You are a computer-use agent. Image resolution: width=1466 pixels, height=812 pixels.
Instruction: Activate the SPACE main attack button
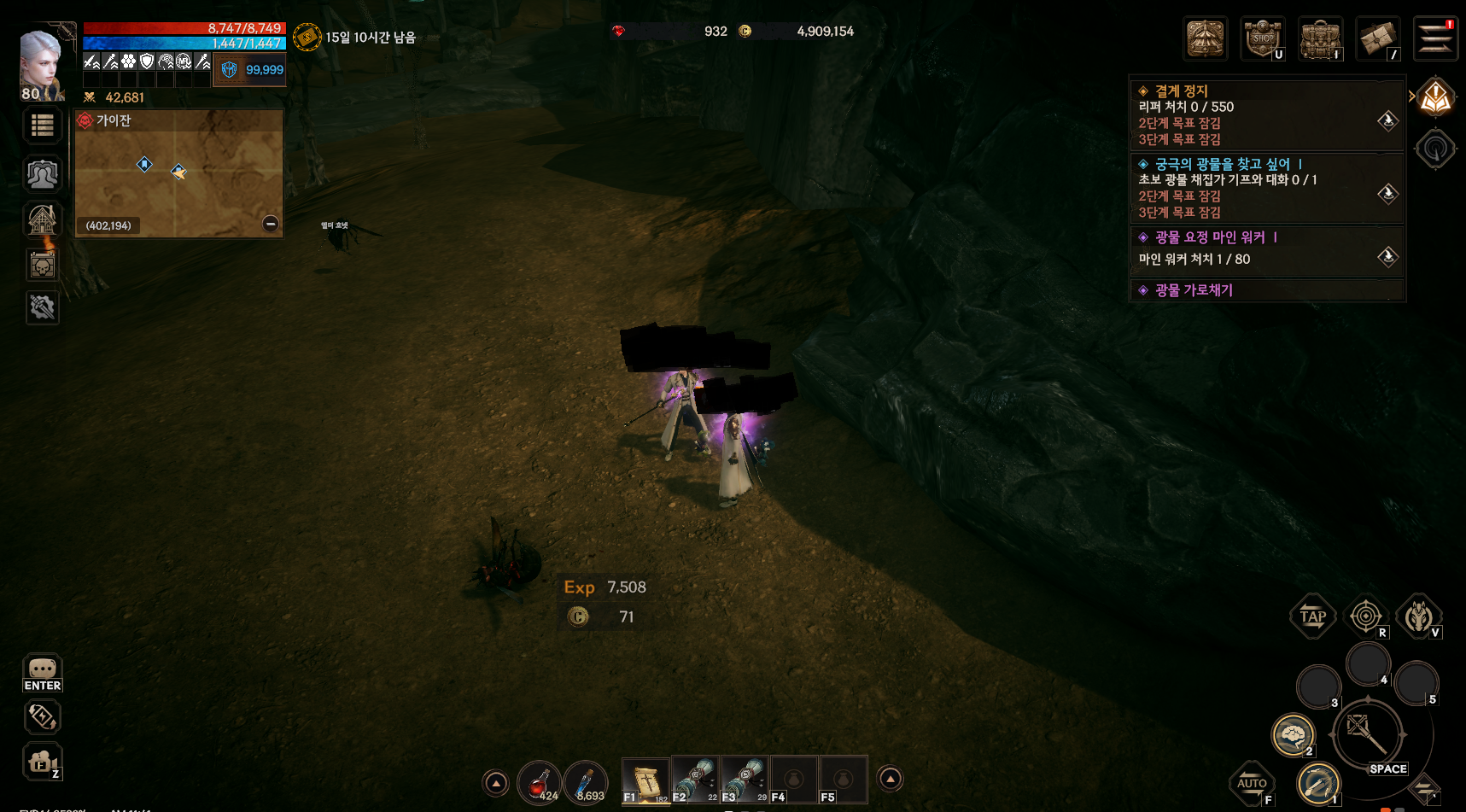(1367, 735)
